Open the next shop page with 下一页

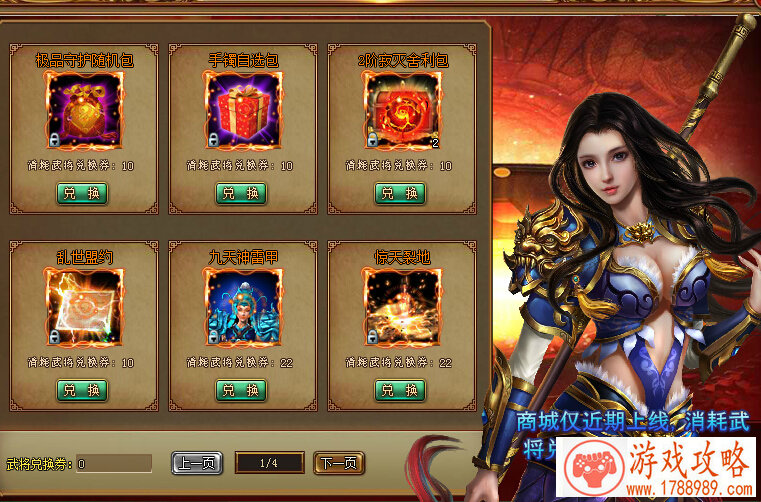point(339,463)
